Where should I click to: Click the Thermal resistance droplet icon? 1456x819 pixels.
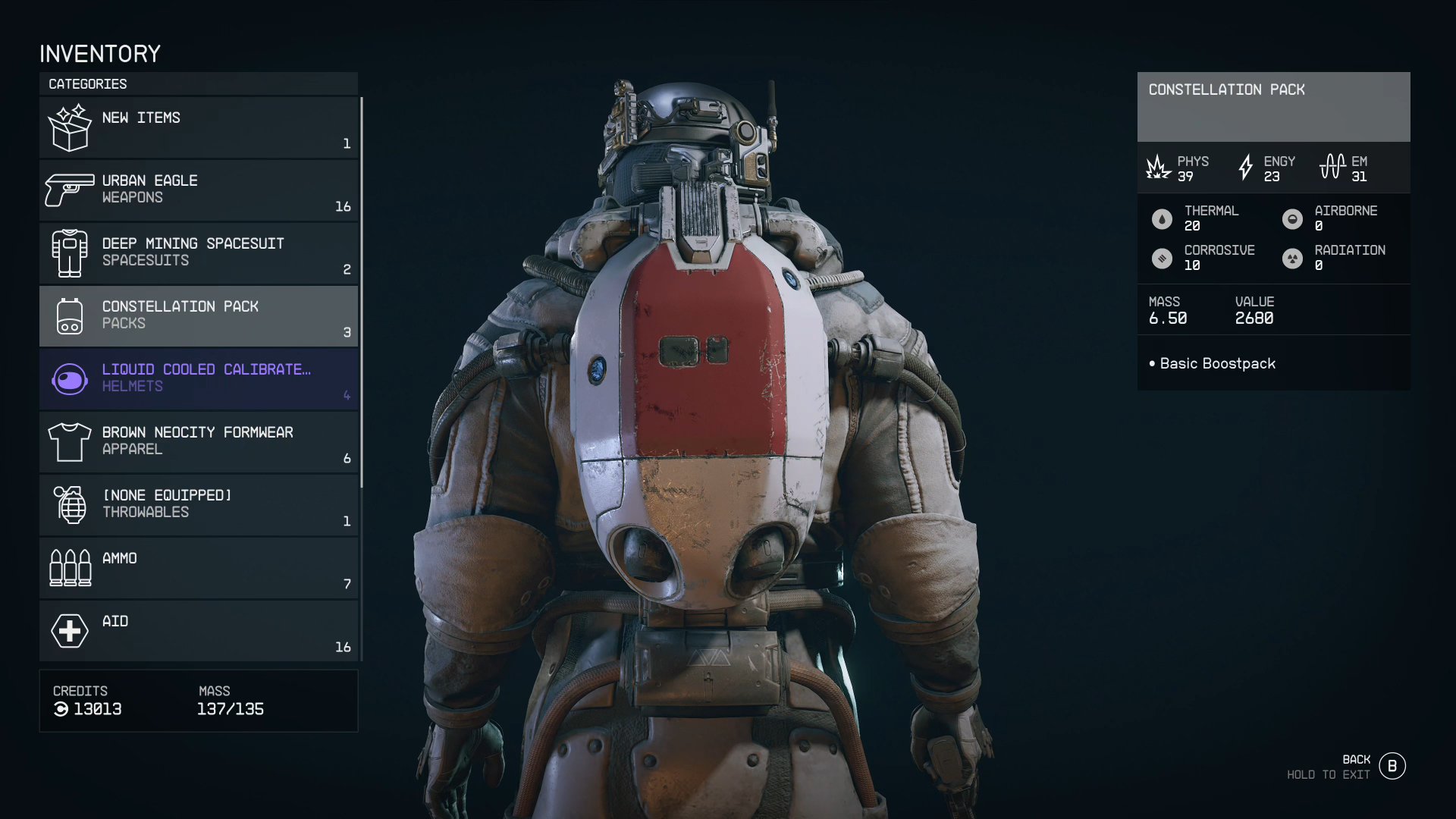[1162, 218]
